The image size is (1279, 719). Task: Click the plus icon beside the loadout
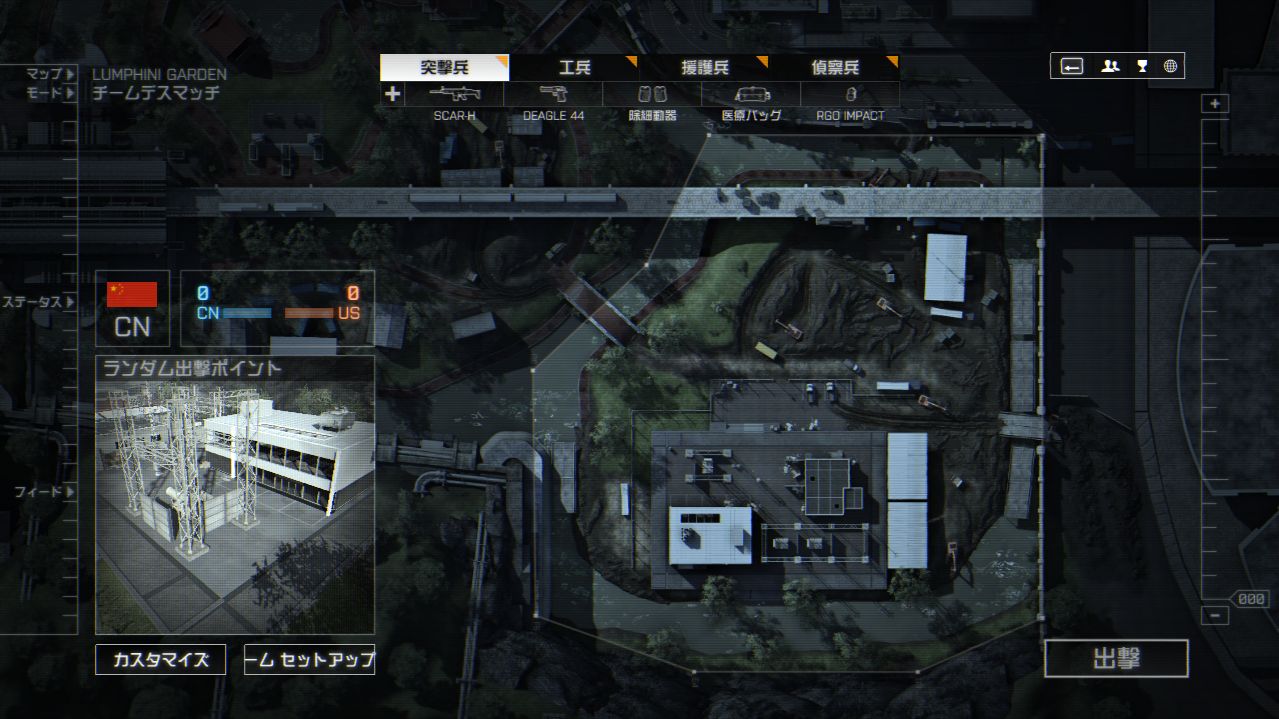[393, 94]
